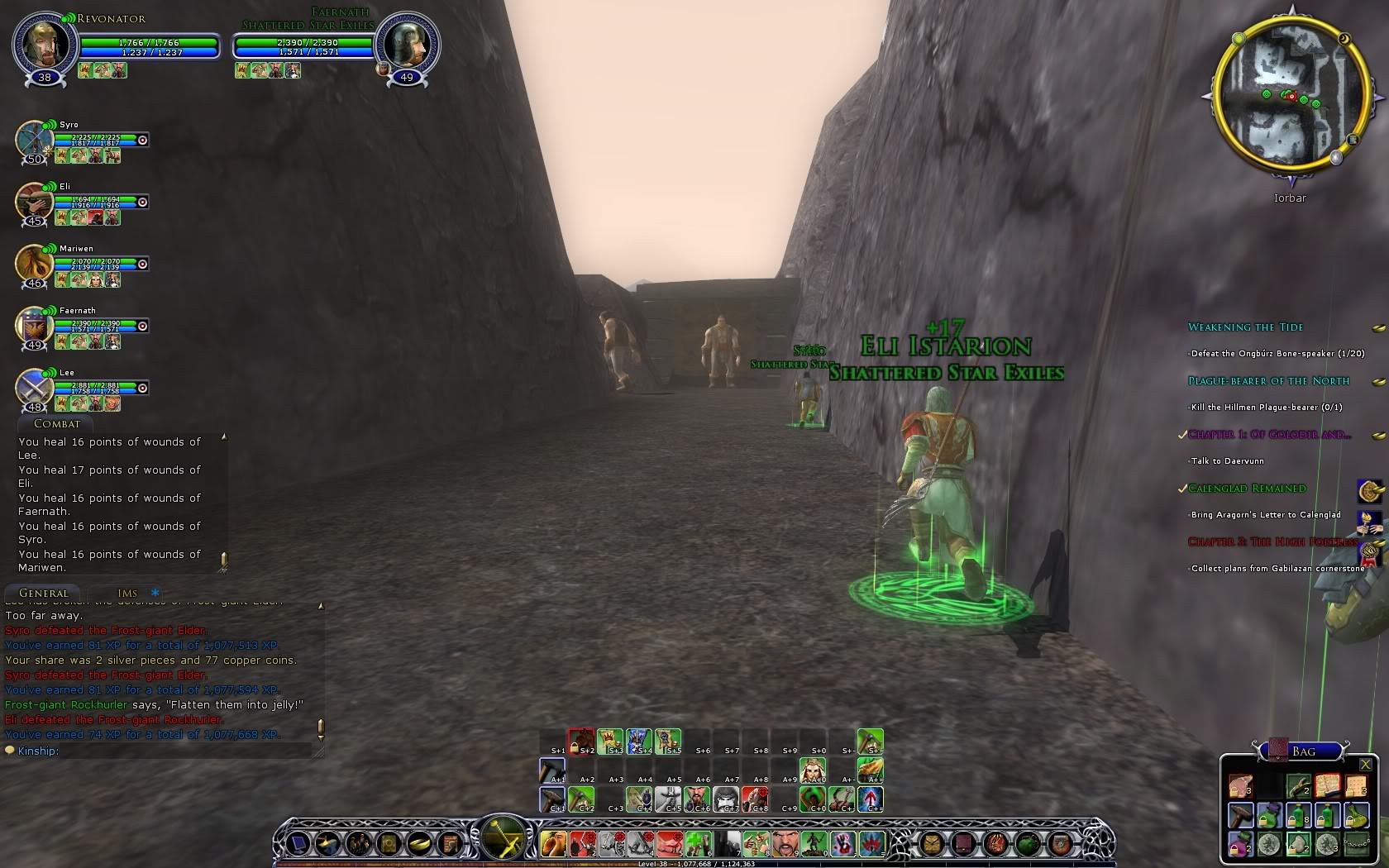1389x868 pixels.
Task: Select Eli's party member portrait
Action: 34,202
